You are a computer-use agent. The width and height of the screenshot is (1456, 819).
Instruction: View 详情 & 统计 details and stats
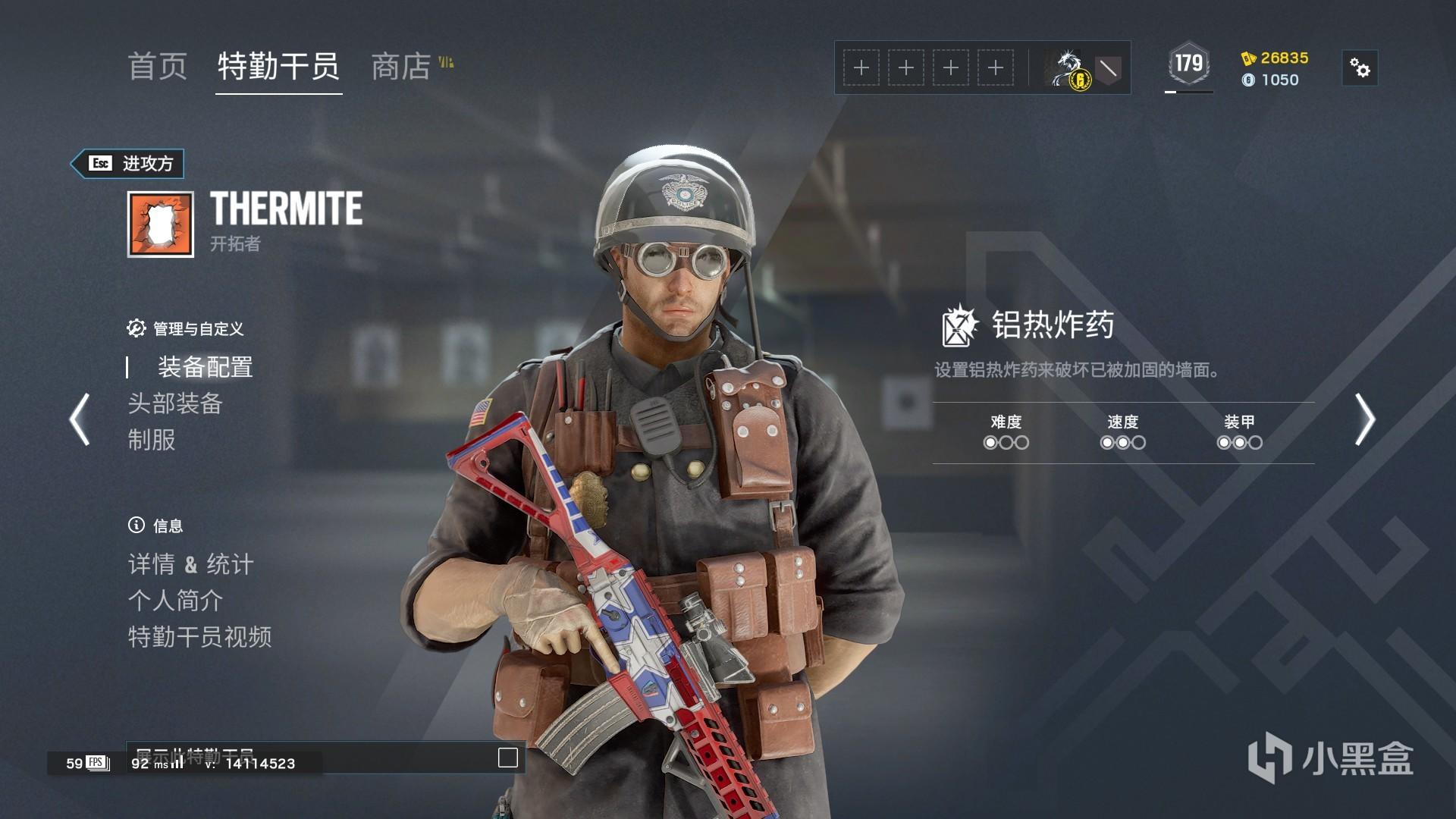(190, 564)
